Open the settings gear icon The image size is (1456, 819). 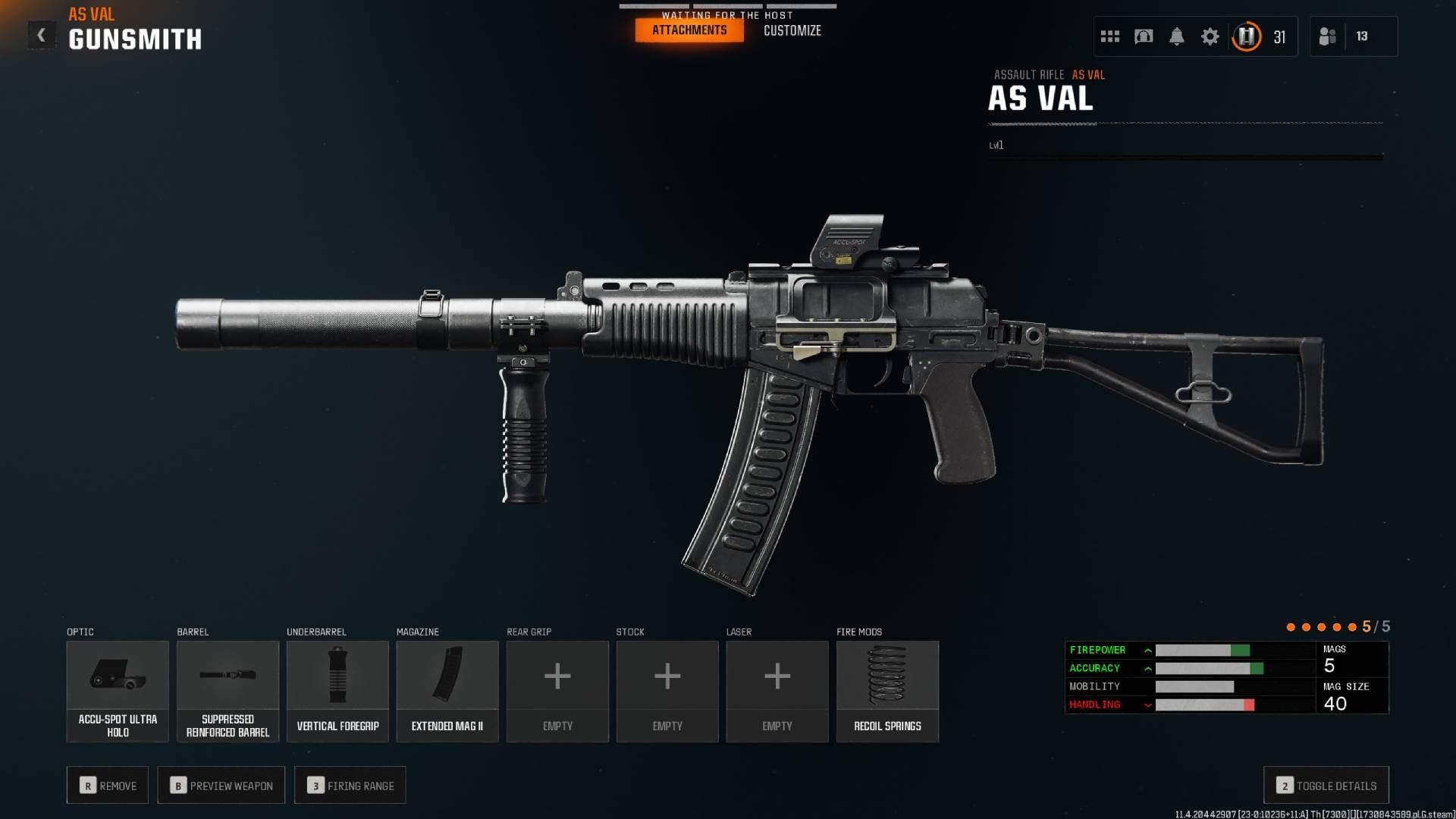pos(1210,36)
